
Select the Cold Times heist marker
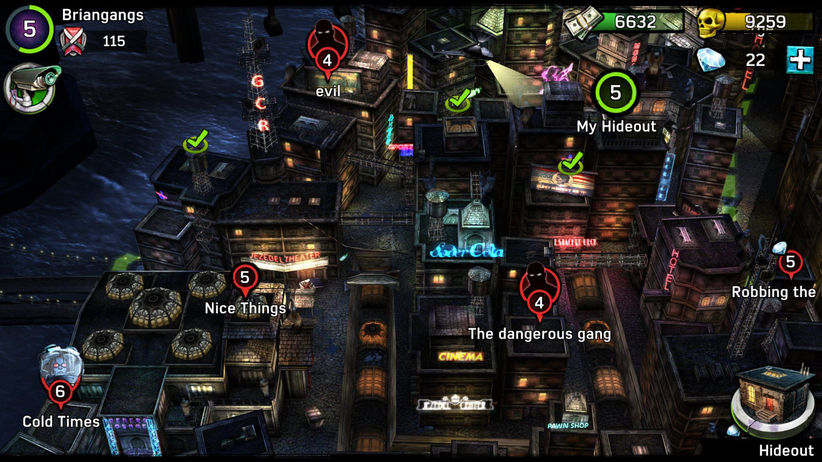tap(59, 391)
